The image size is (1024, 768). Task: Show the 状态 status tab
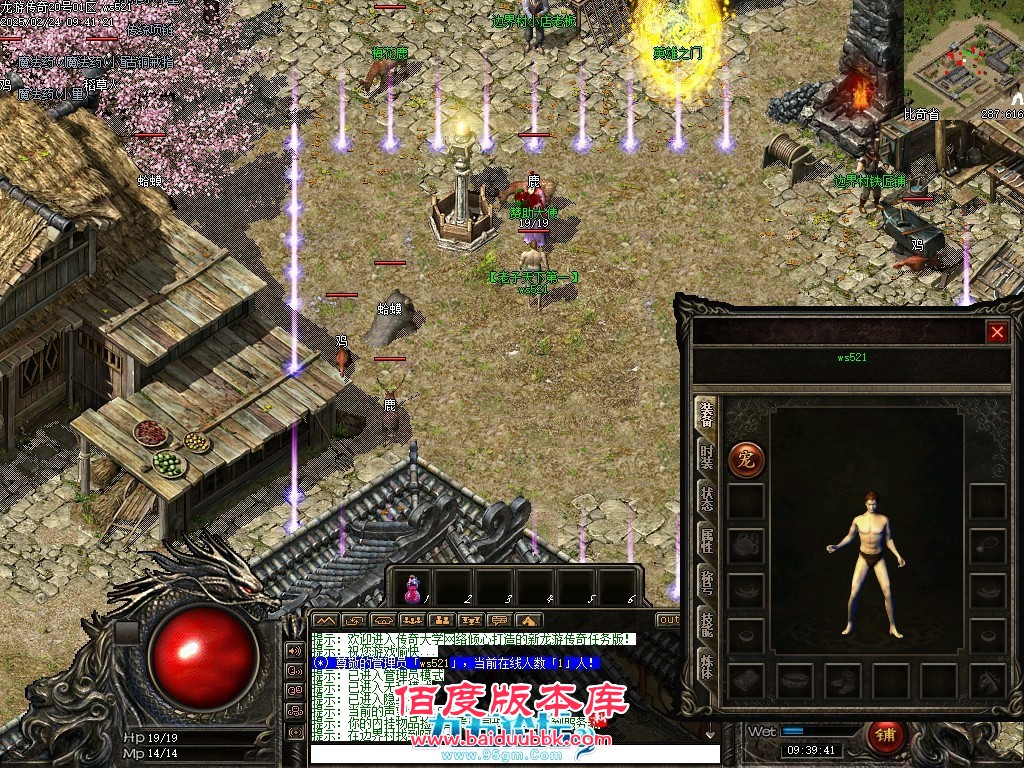pyautogui.click(x=706, y=497)
